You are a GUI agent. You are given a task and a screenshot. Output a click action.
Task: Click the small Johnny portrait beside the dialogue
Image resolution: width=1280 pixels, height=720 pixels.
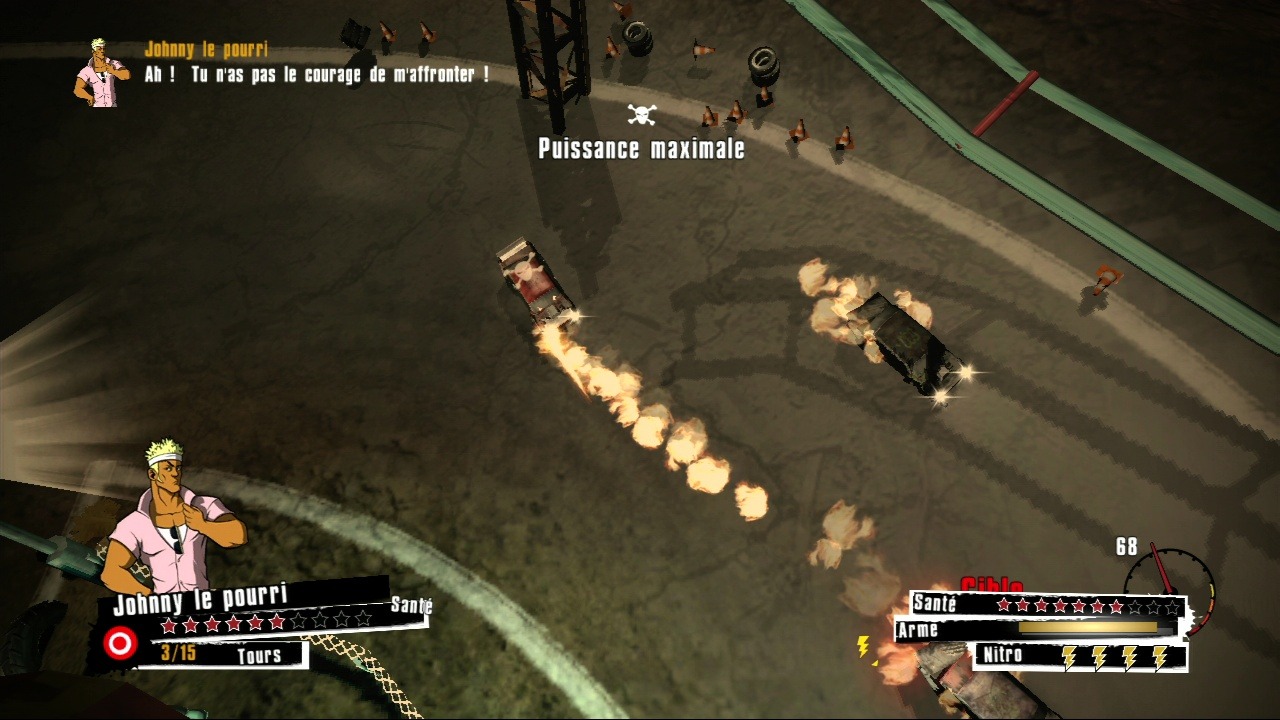tap(101, 72)
